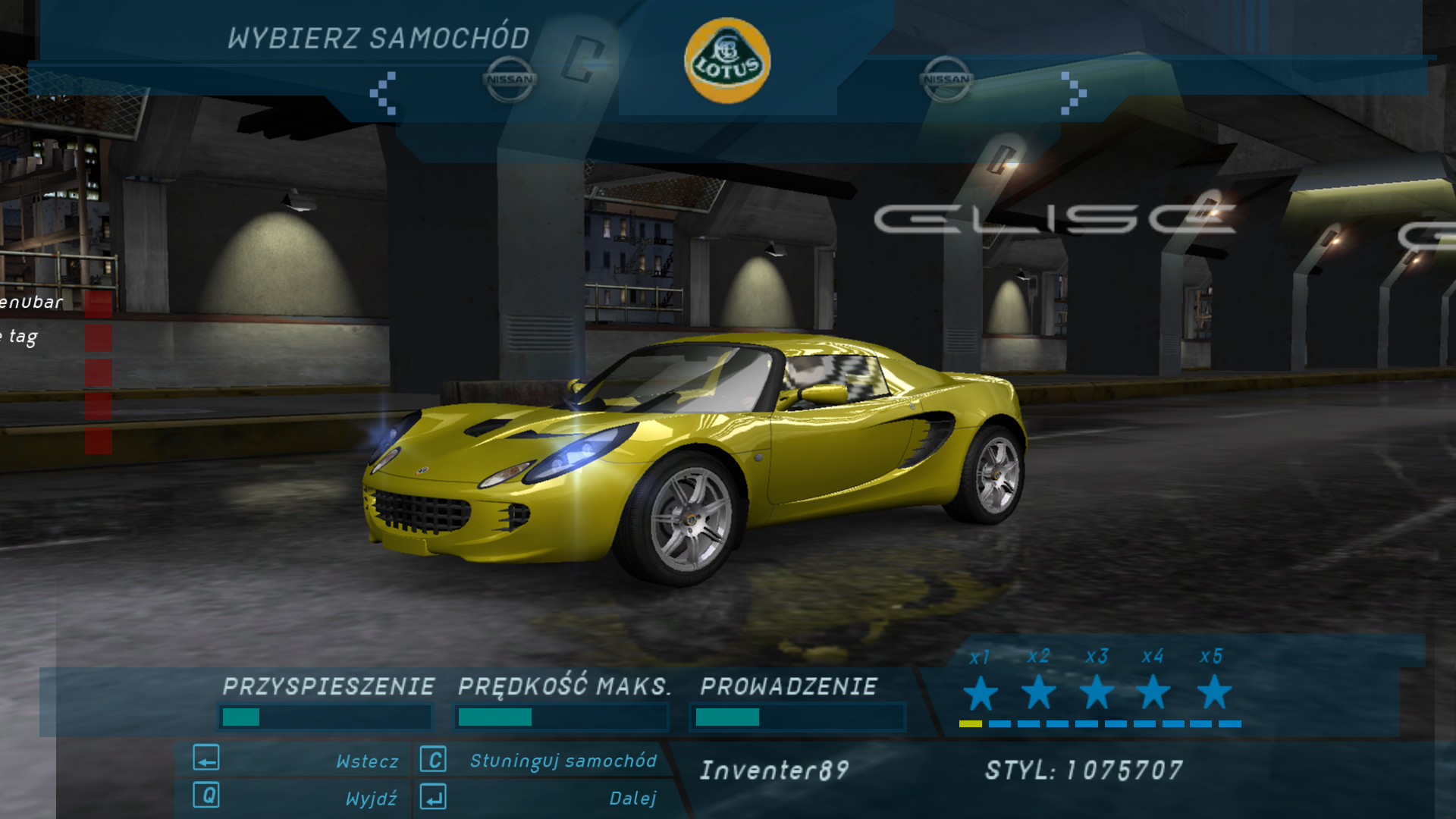The width and height of the screenshot is (1456, 819).
Task: Click the right arrow to browse next car
Action: point(1072,93)
